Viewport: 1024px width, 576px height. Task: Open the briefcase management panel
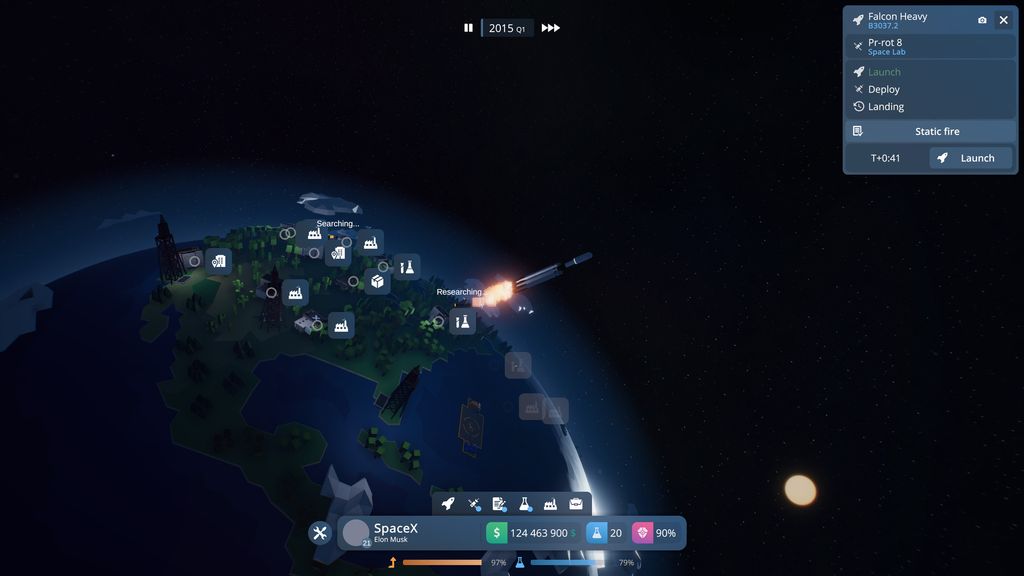(x=576, y=504)
